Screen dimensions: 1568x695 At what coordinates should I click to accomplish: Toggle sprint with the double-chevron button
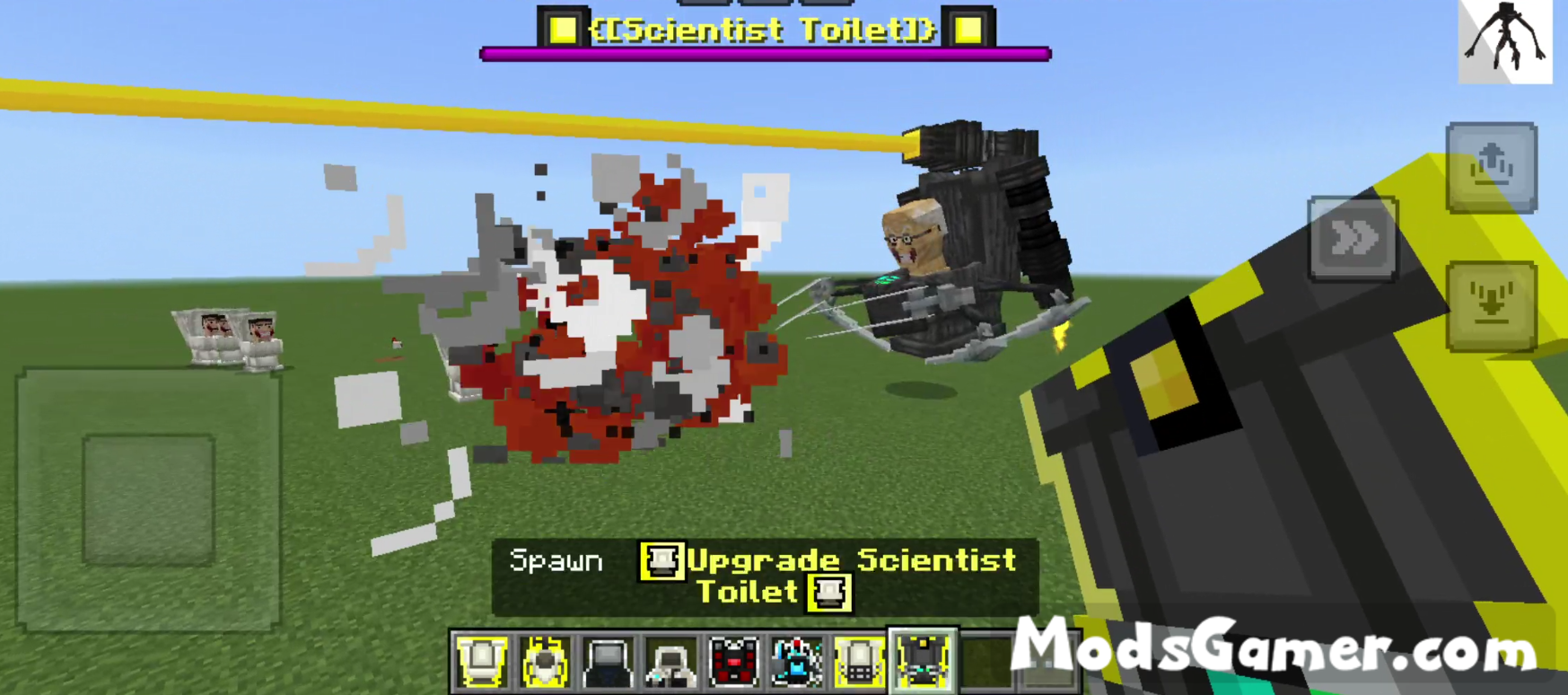point(1352,238)
